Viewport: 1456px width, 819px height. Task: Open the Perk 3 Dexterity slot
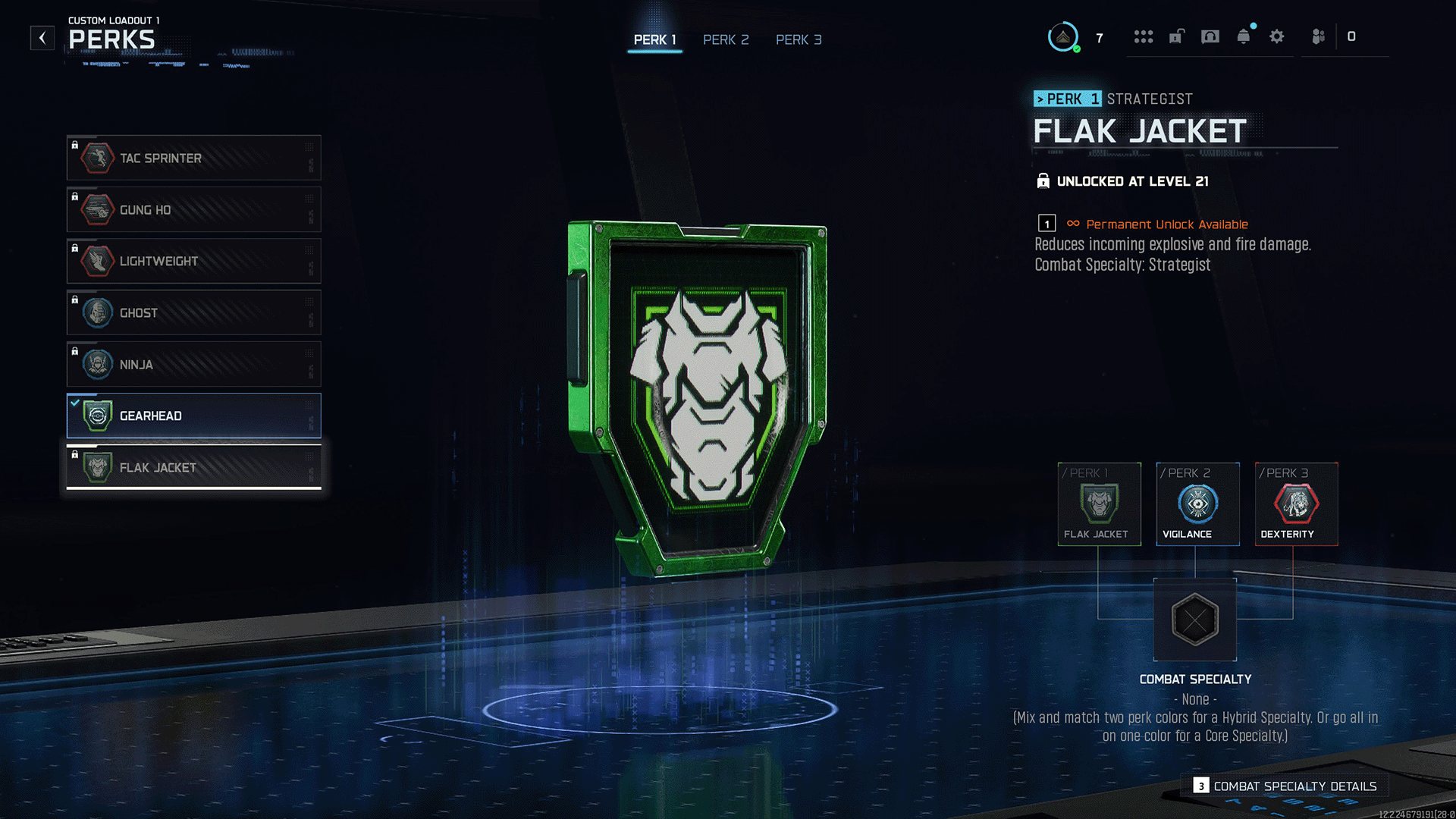pyautogui.click(x=1296, y=504)
